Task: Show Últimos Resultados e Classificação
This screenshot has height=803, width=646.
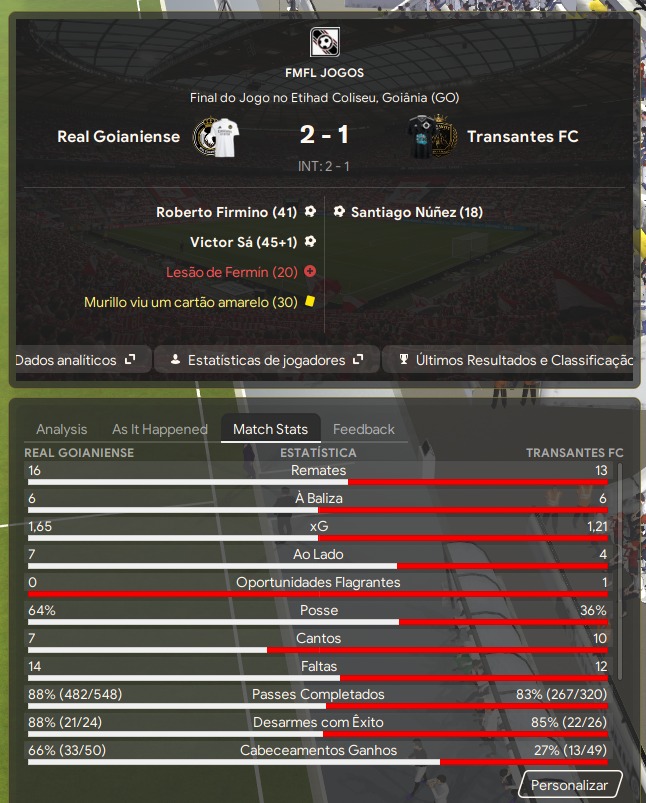Action: (514, 360)
